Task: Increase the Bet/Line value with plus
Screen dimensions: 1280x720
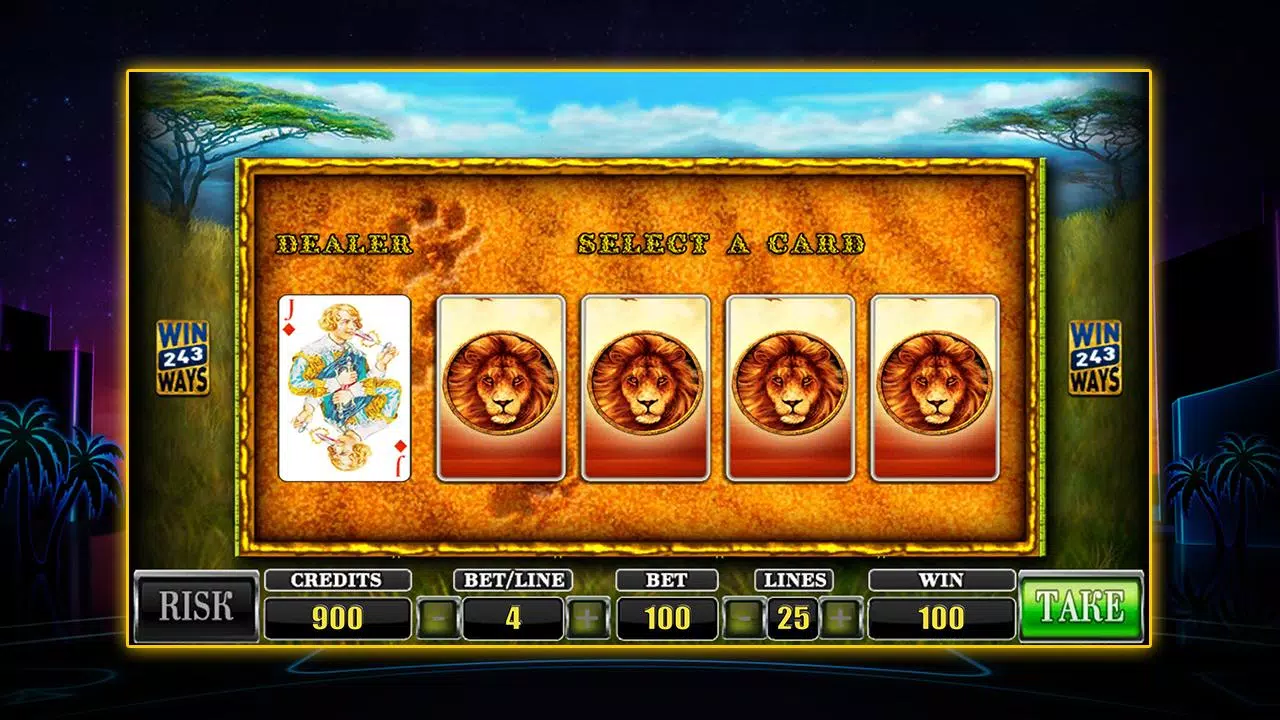Action: pos(588,619)
